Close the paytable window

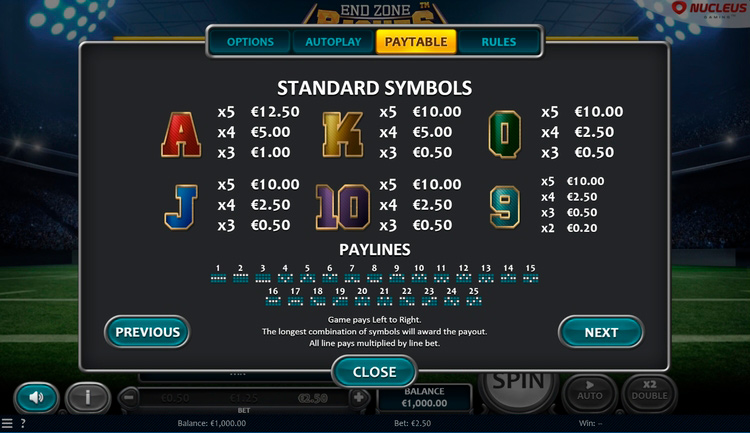[x=375, y=371]
